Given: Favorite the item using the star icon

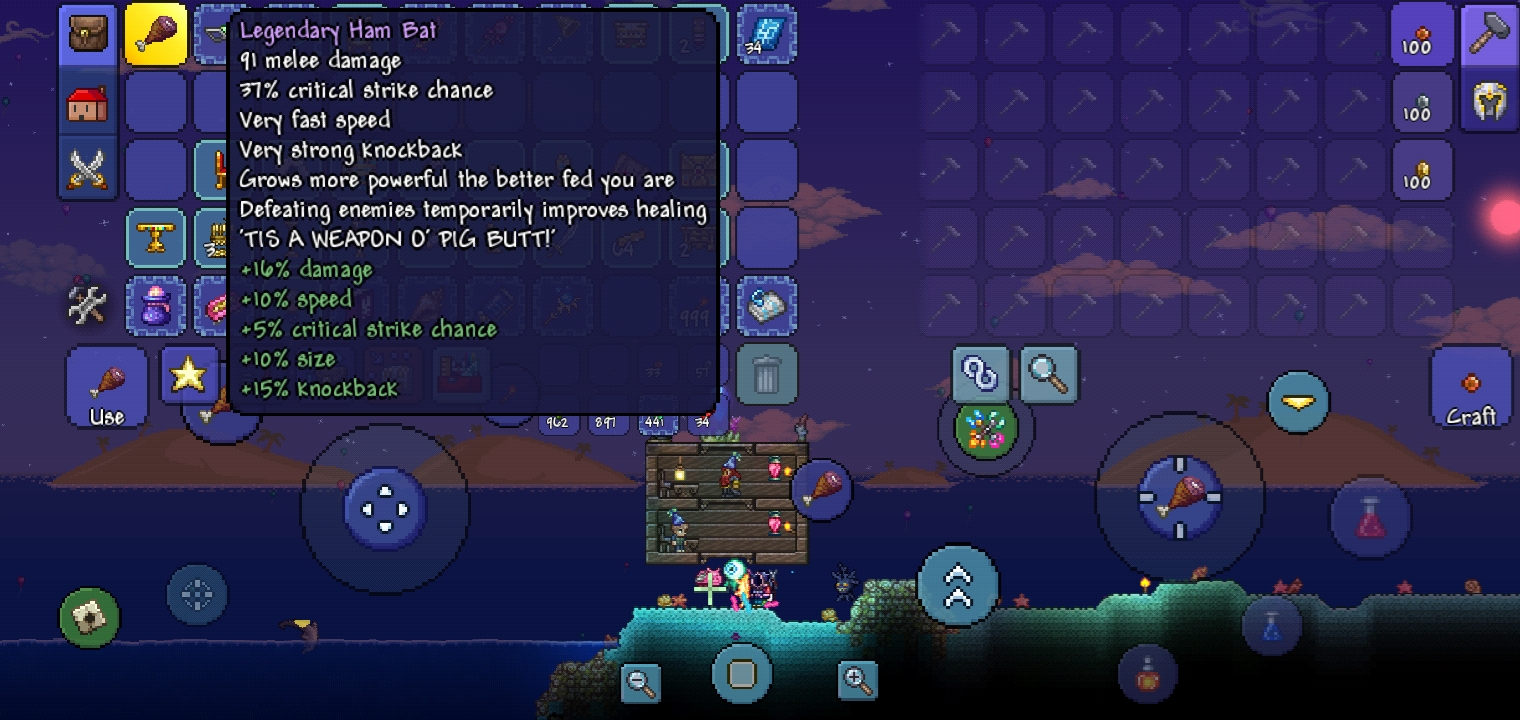Looking at the screenshot, I should [189, 375].
